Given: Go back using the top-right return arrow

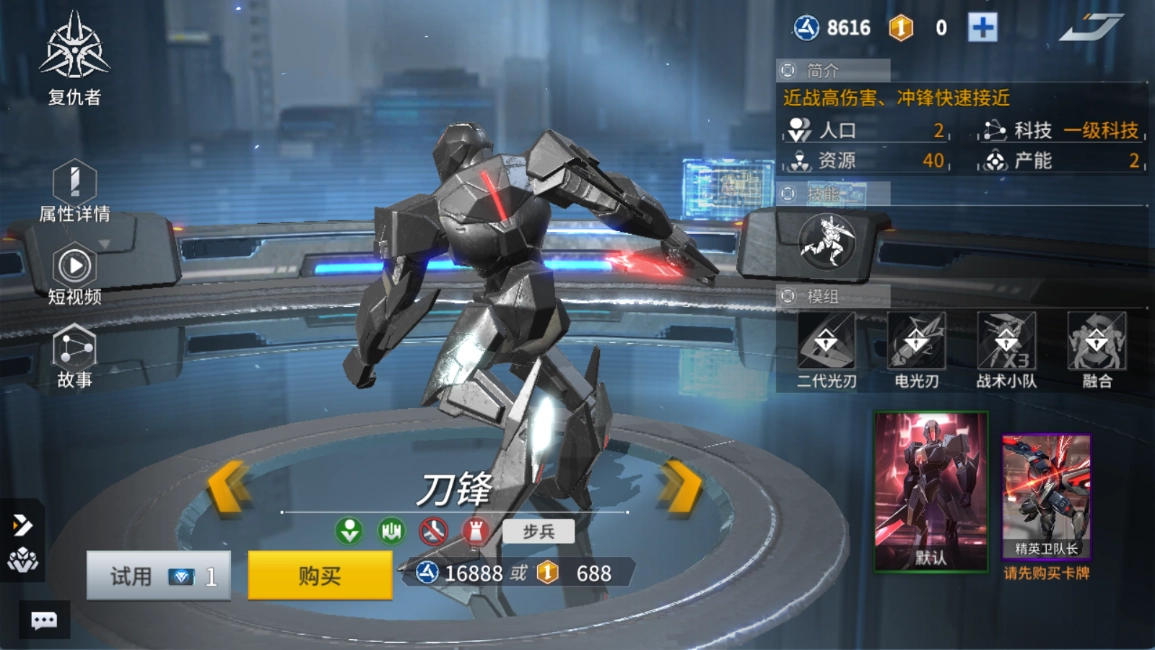Looking at the screenshot, I should [1091, 27].
